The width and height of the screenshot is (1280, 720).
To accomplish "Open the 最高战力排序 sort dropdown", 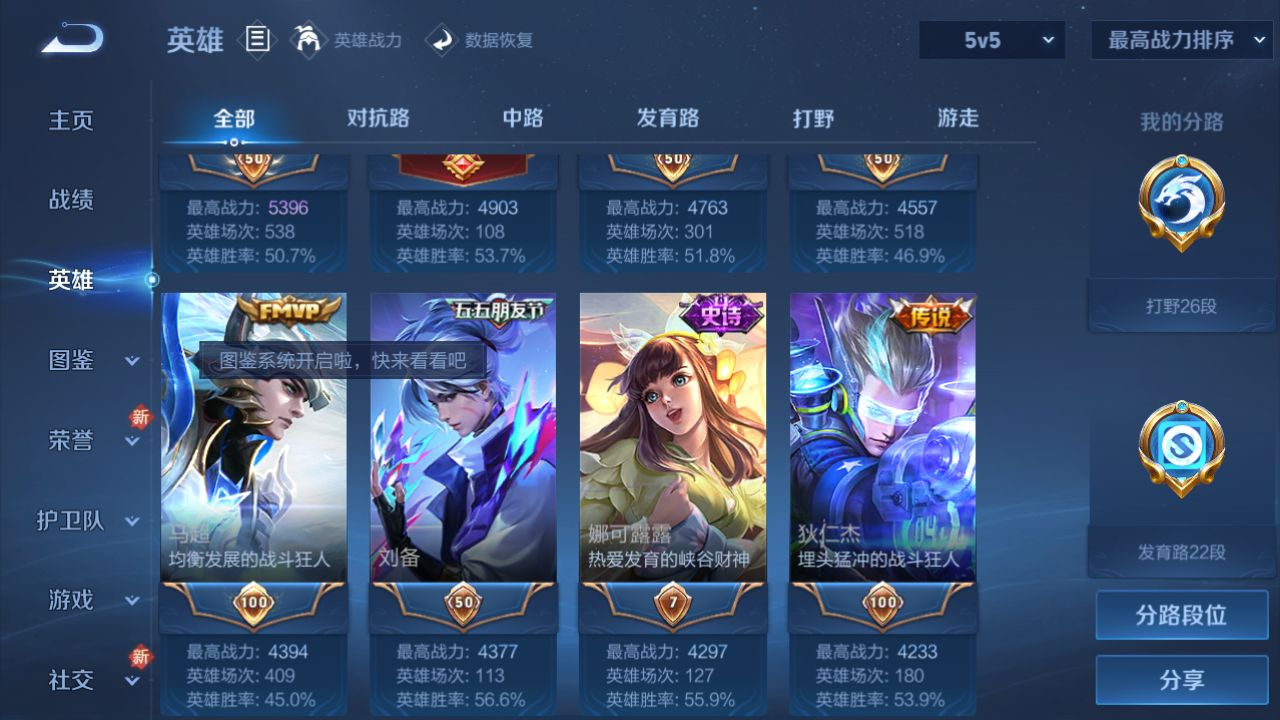I will pos(1183,40).
